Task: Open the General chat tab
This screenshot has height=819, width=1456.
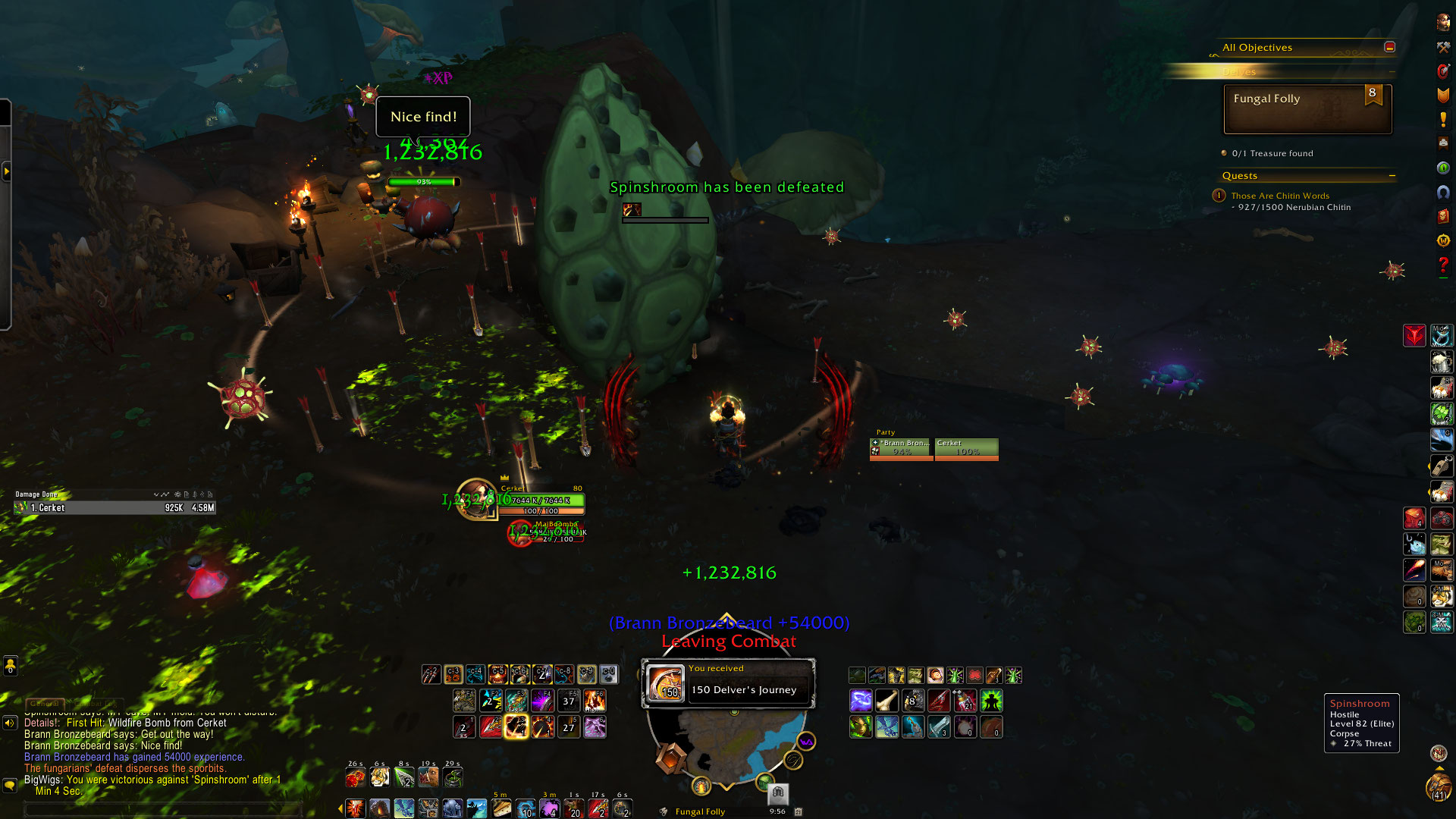Action: click(x=44, y=704)
